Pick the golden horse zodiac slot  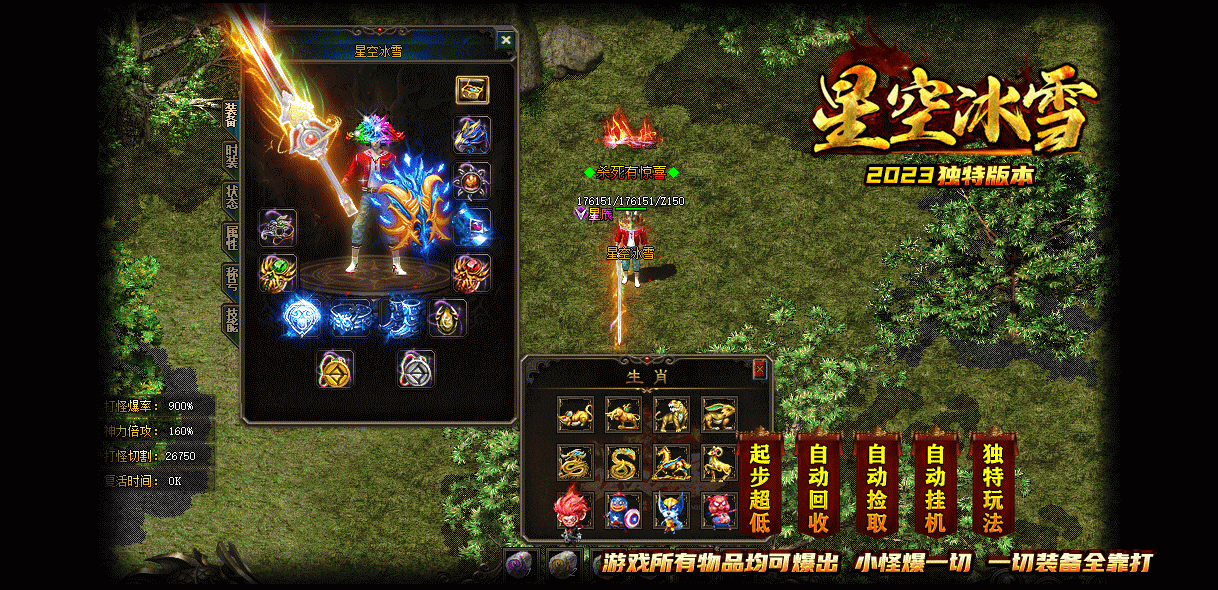671,462
